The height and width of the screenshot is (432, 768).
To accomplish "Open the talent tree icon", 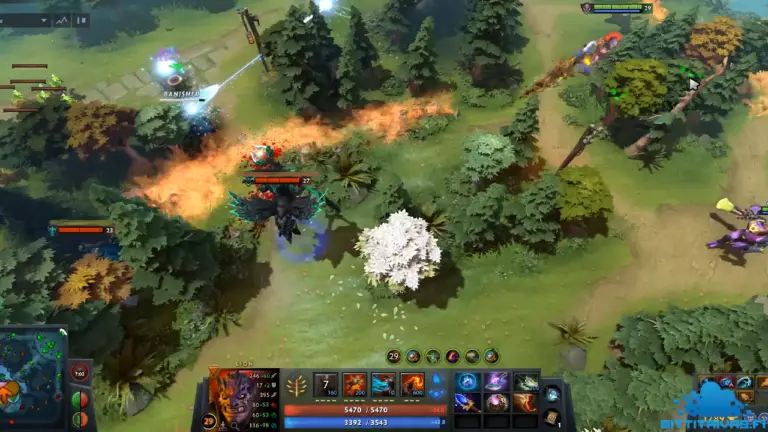I will coord(297,386).
